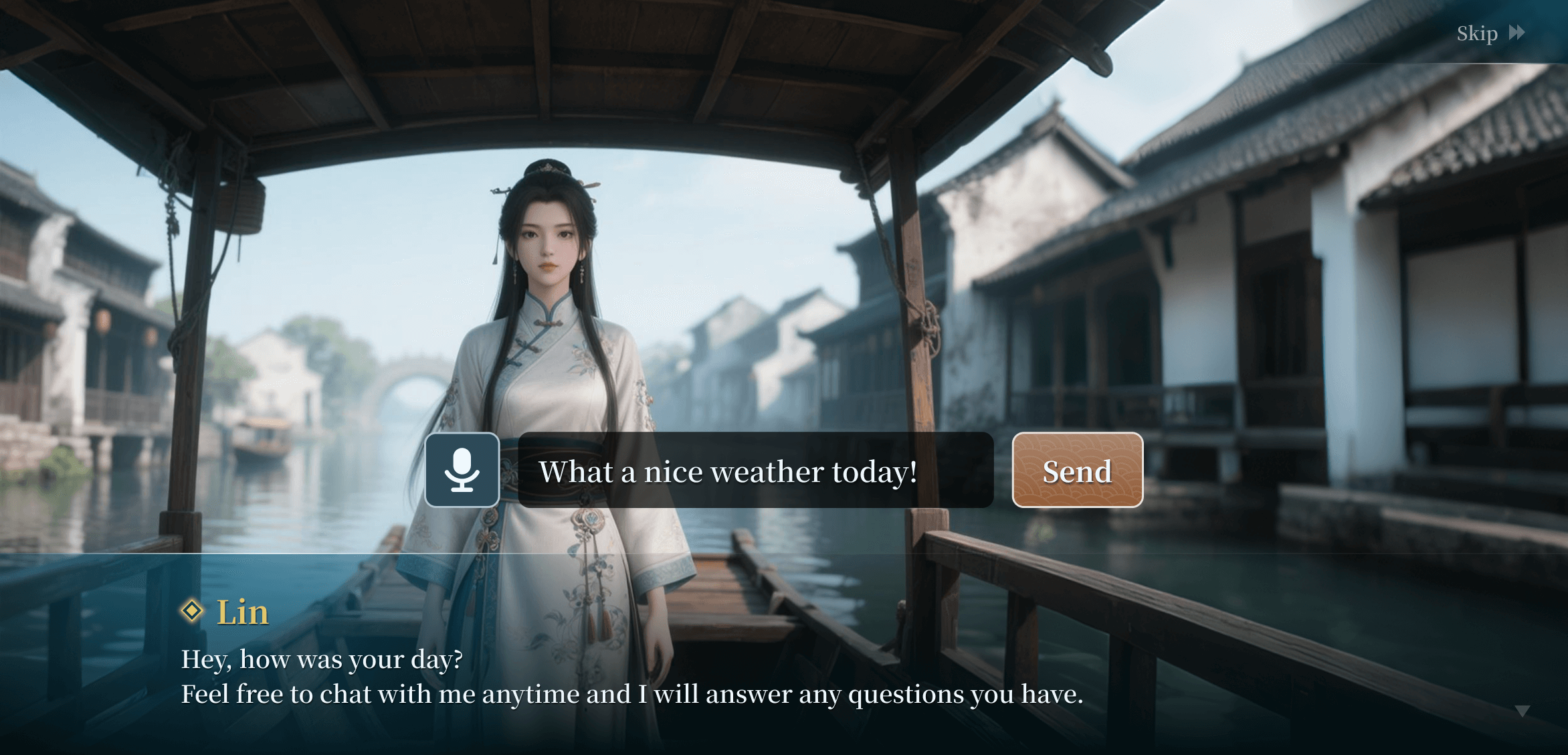1568x755 pixels.
Task: Click the patterned Send button icon
Action: pos(1077,471)
